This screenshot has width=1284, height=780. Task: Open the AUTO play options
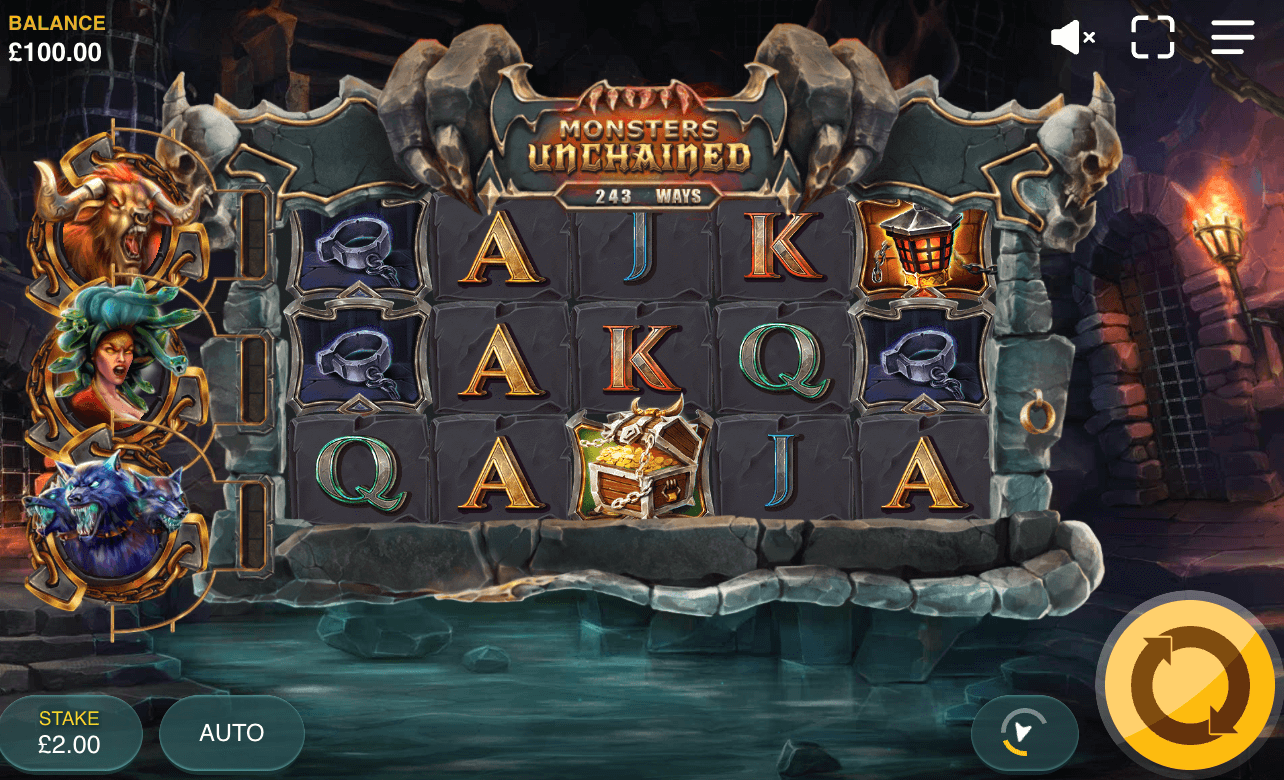(x=231, y=733)
